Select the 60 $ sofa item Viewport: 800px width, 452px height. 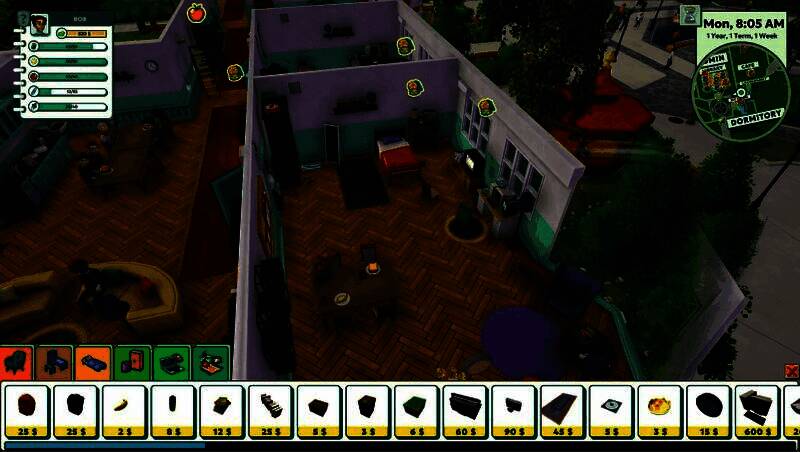pyautogui.click(x=465, y=410)
